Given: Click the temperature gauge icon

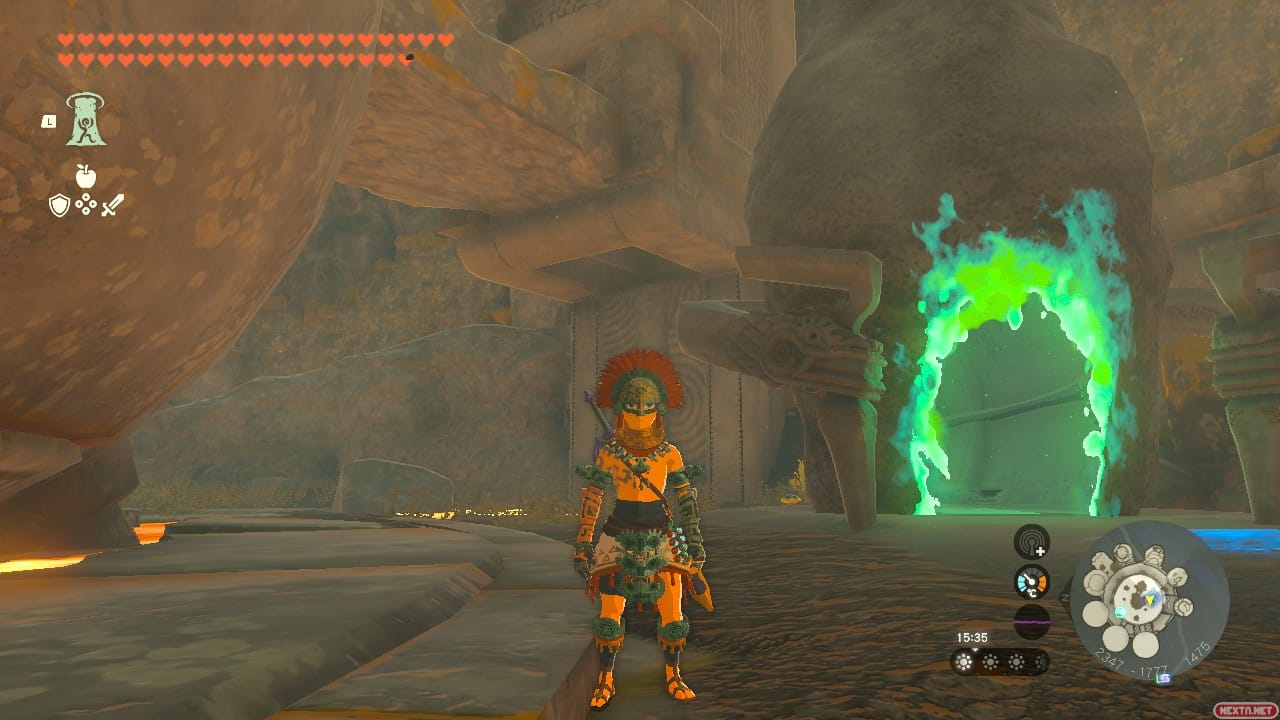Looking at the screenshot, I should (1031, 580).
